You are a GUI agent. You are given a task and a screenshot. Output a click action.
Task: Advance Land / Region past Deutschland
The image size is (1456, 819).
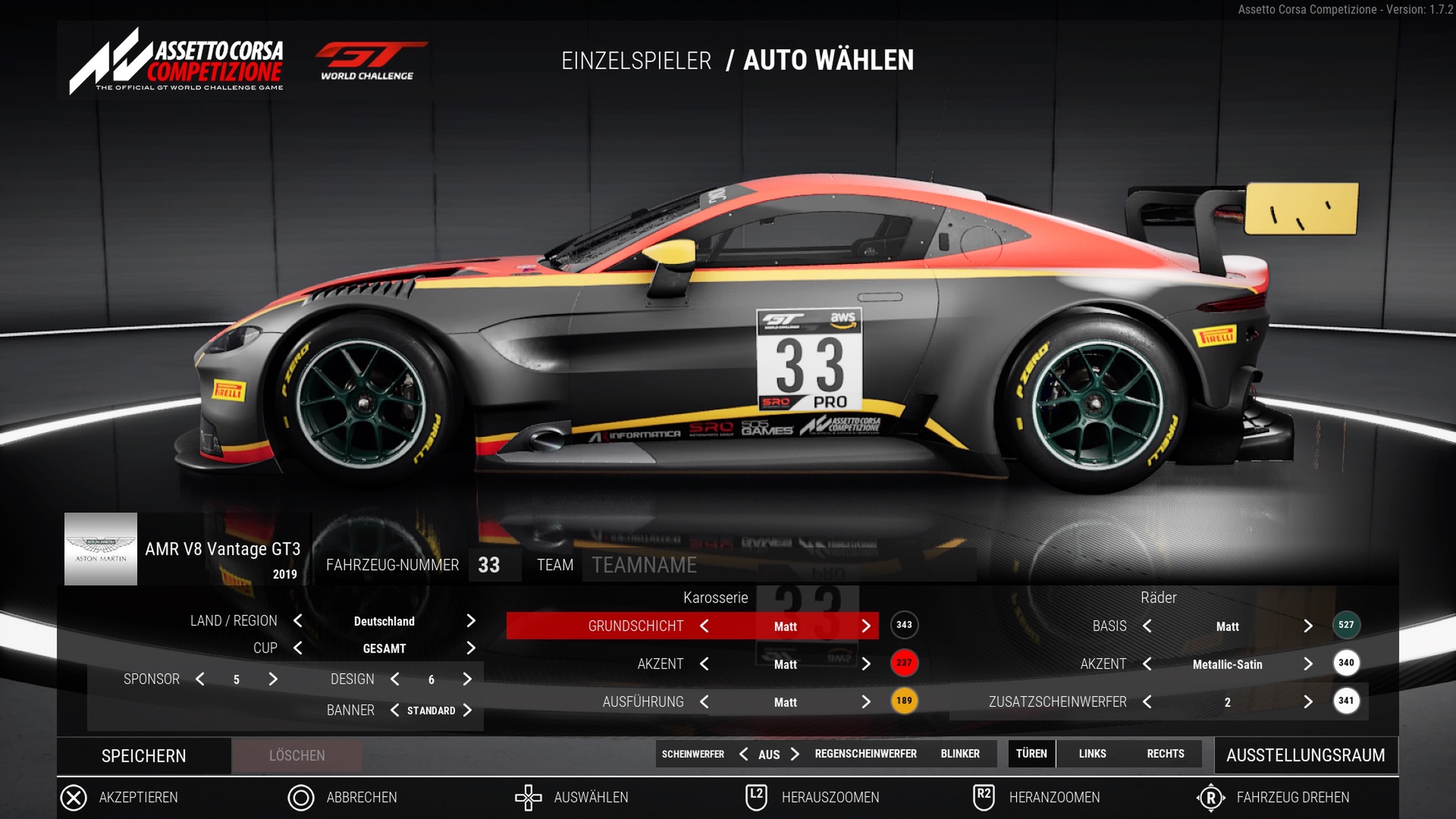(471, 621)
